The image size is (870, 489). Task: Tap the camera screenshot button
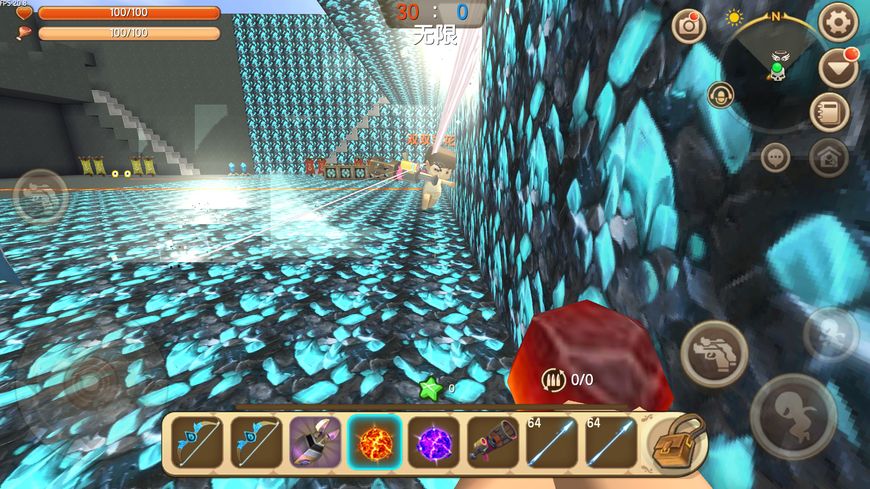[x=689, y=26]
